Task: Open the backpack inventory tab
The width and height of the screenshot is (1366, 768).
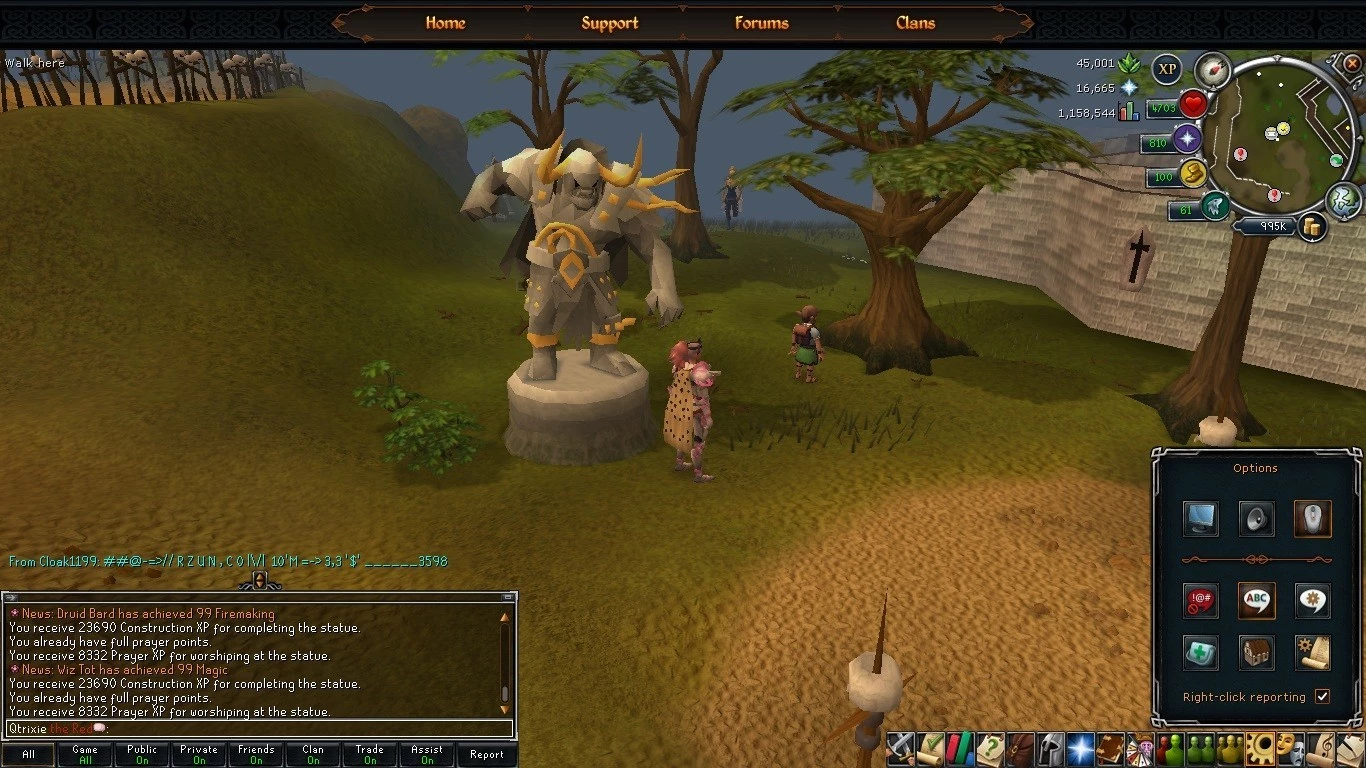Action: tap(1021, 748)
